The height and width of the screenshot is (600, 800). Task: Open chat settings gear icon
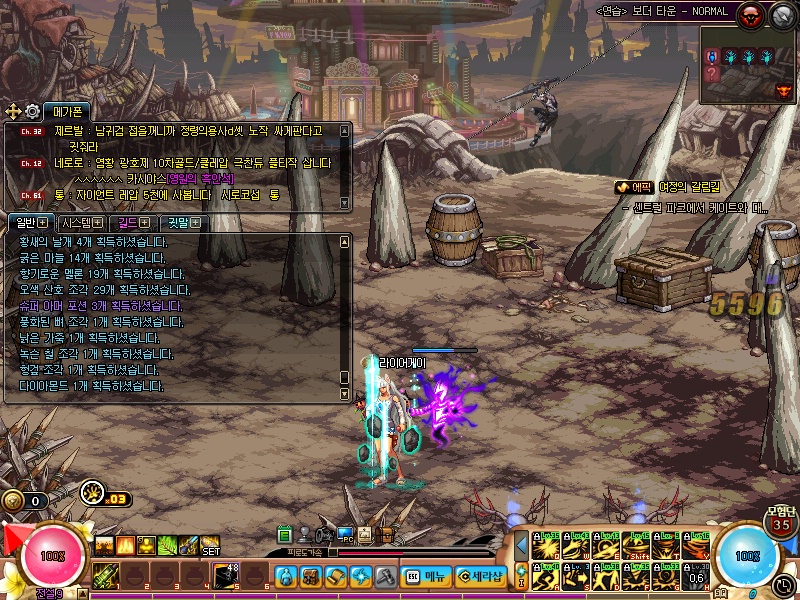click(32, 111)
